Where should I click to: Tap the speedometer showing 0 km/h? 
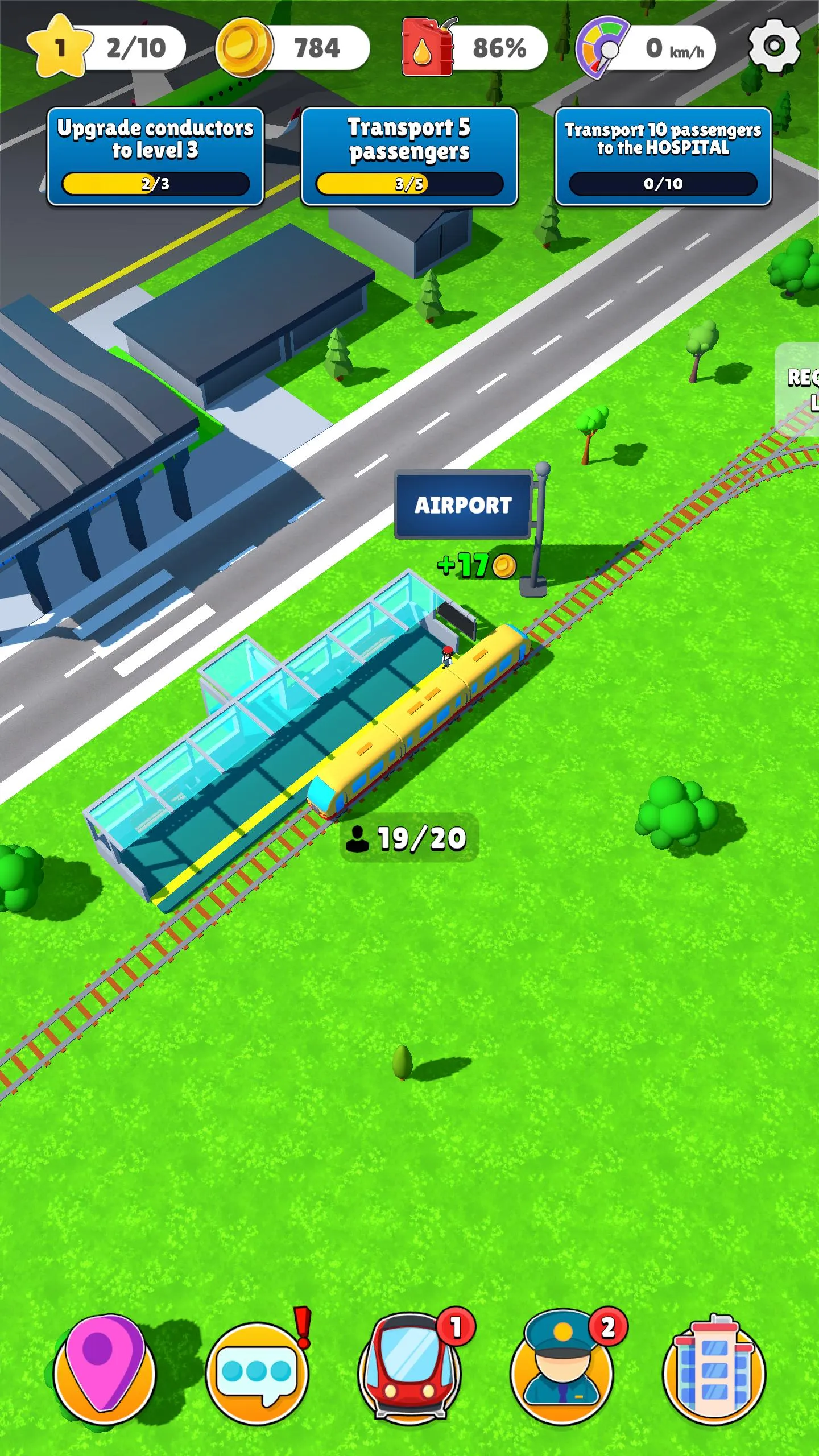pos(601,48)
